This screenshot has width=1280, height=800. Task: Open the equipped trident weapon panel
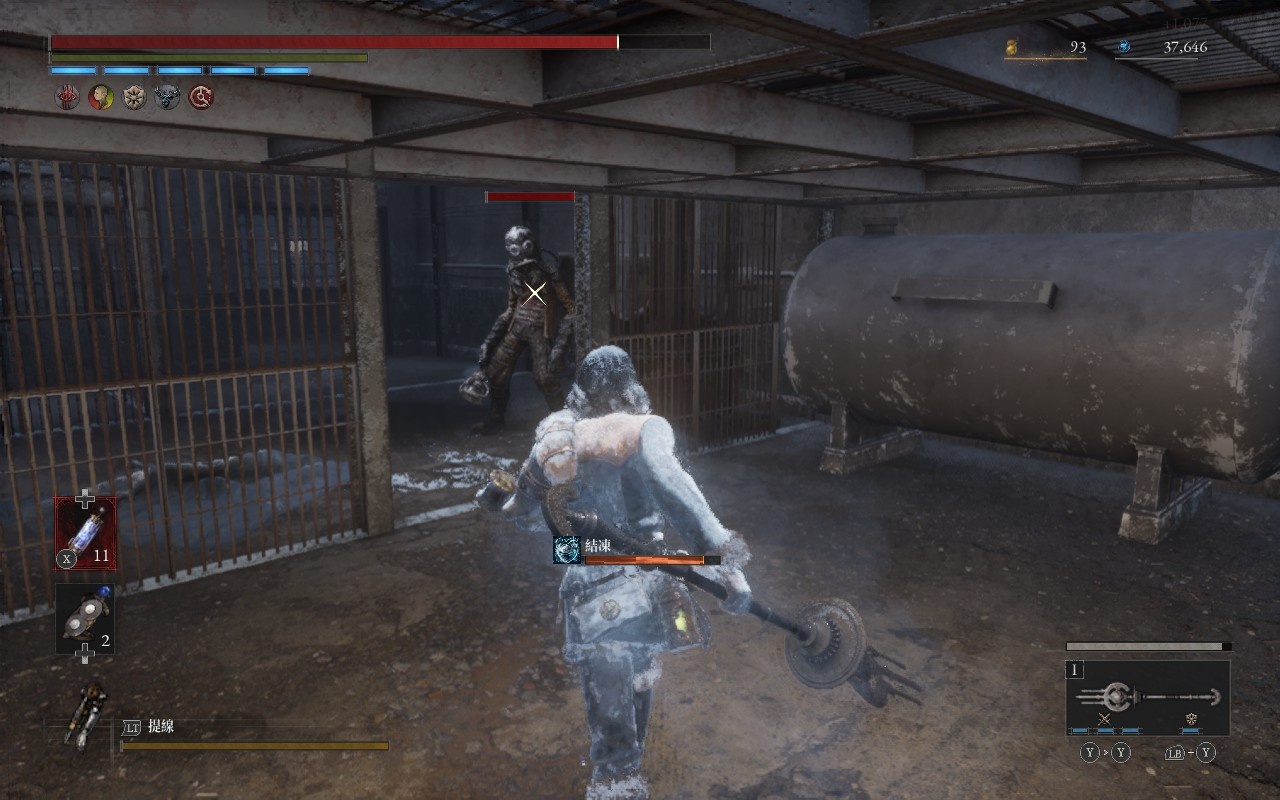click(1148, 697)
